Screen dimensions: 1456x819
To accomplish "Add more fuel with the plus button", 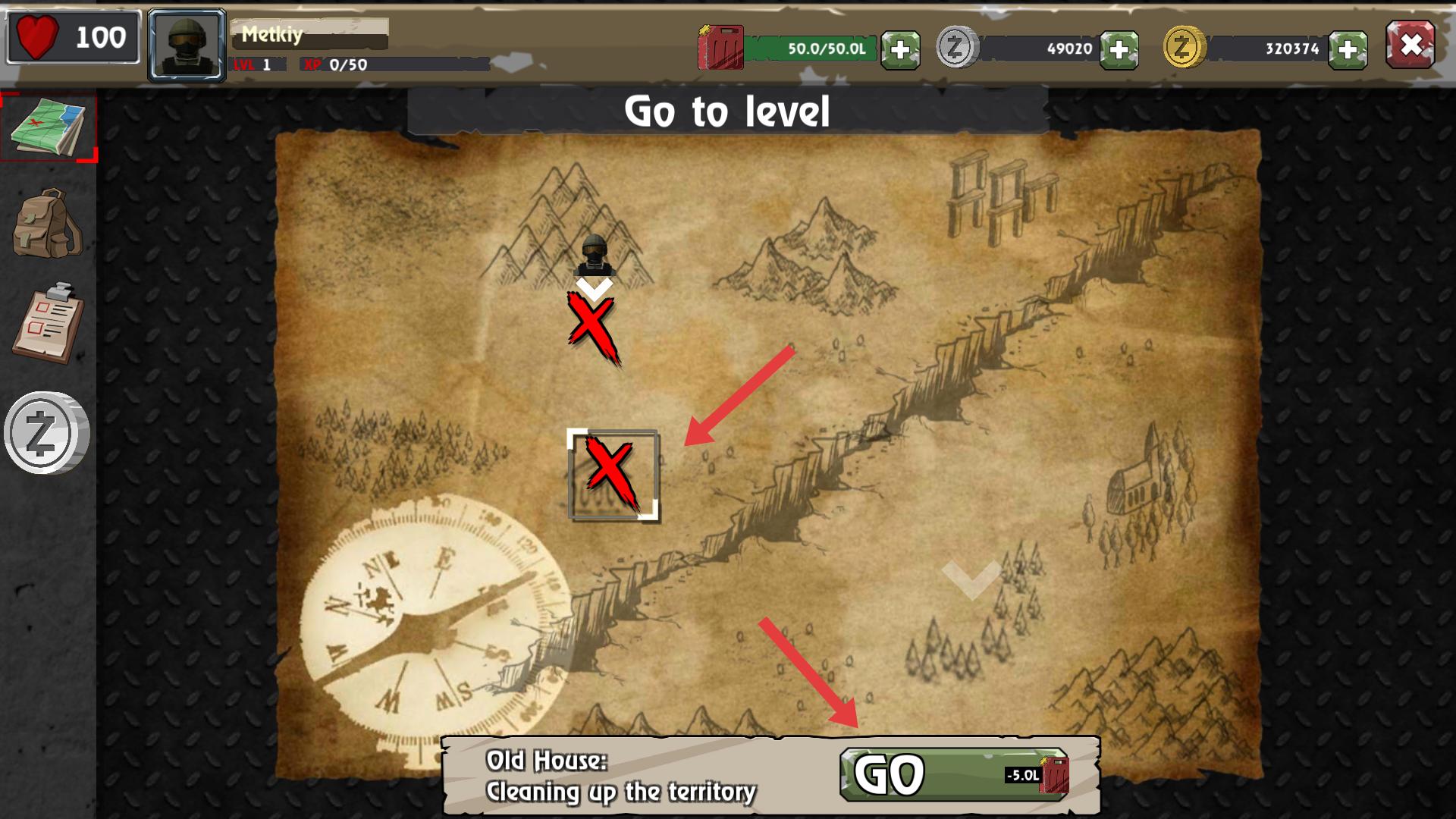I will (900, 50).
